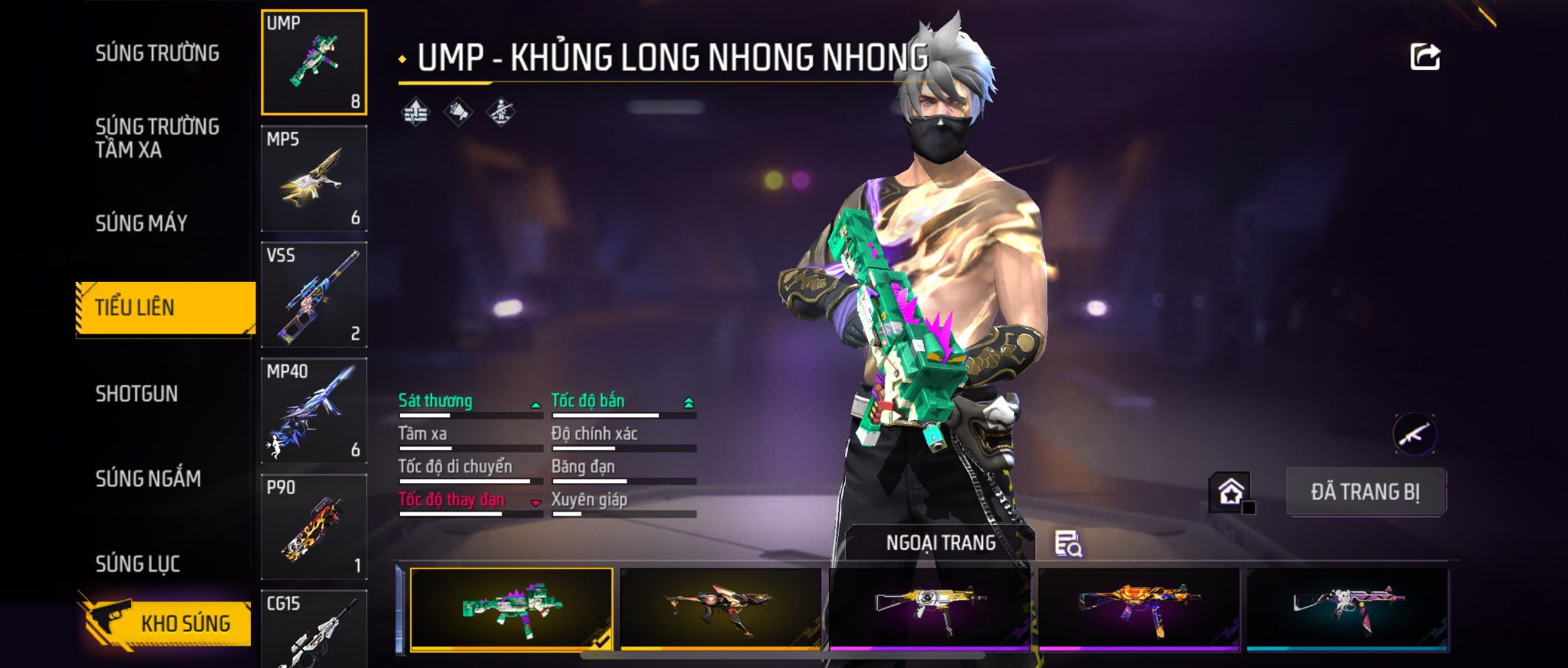Click the Kho Súng armory button
Viewport: 1568px width, 668px height.
[166, 623]
